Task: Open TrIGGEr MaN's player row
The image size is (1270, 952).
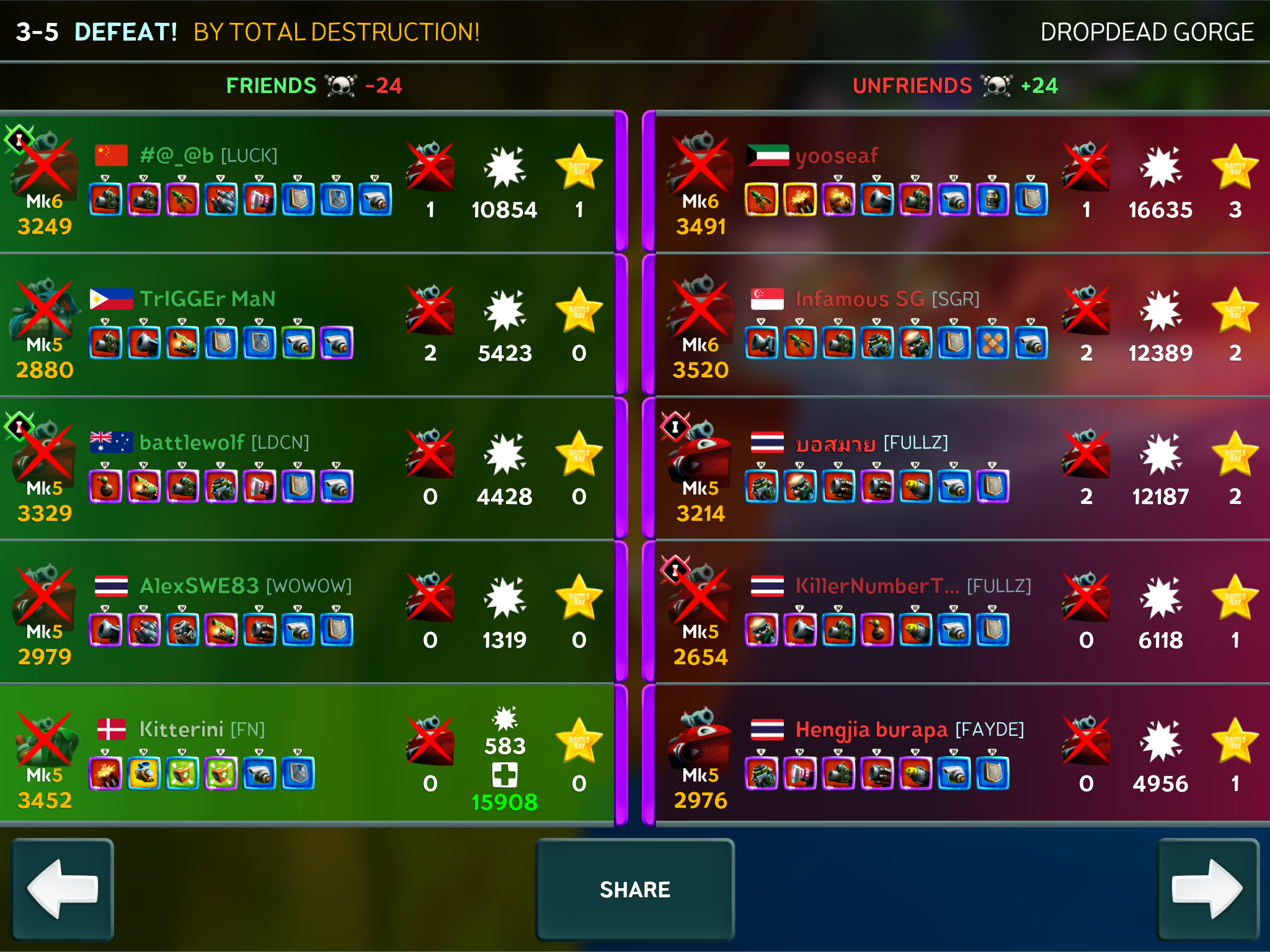Action: pos(207,299)
